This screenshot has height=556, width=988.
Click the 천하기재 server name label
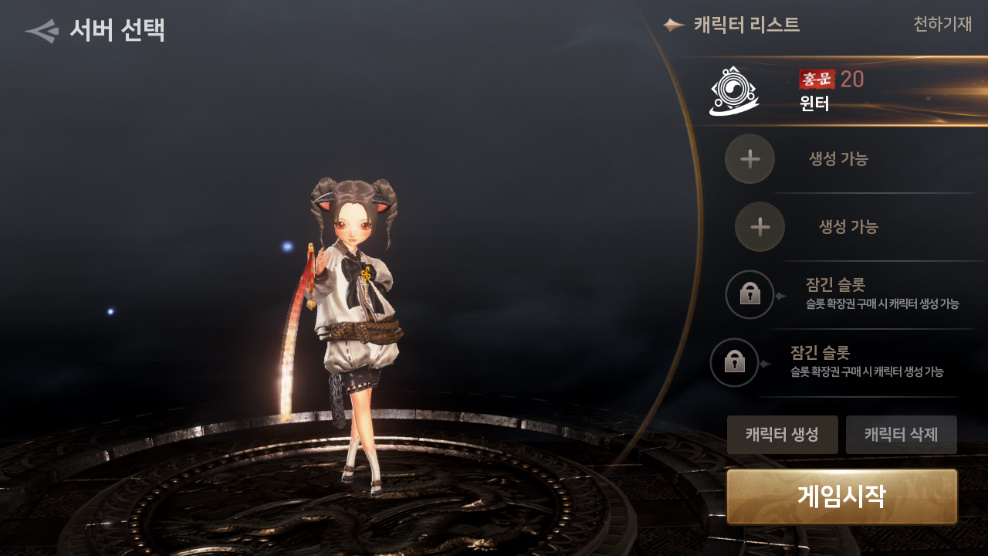[942, 25]
